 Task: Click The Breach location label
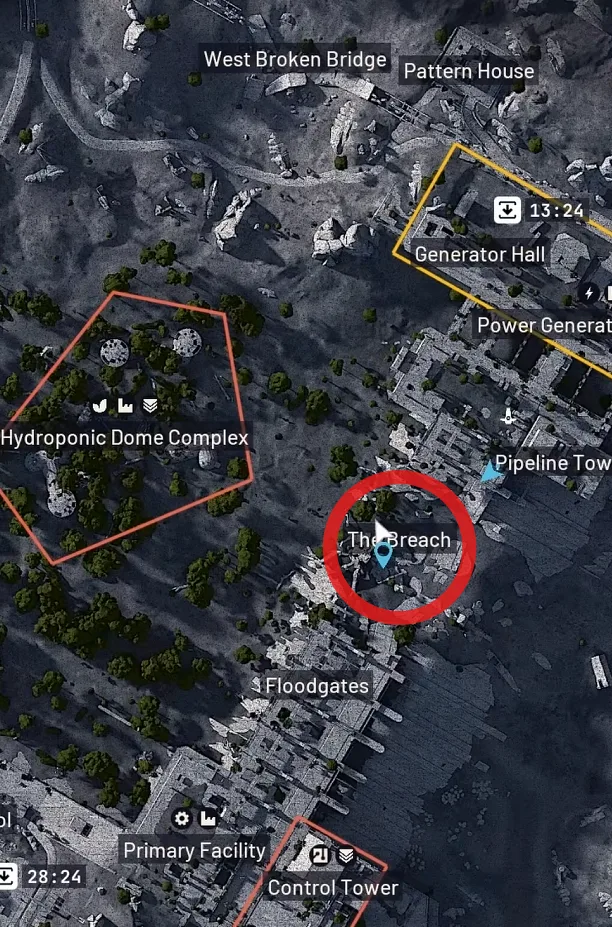(399, 540)
